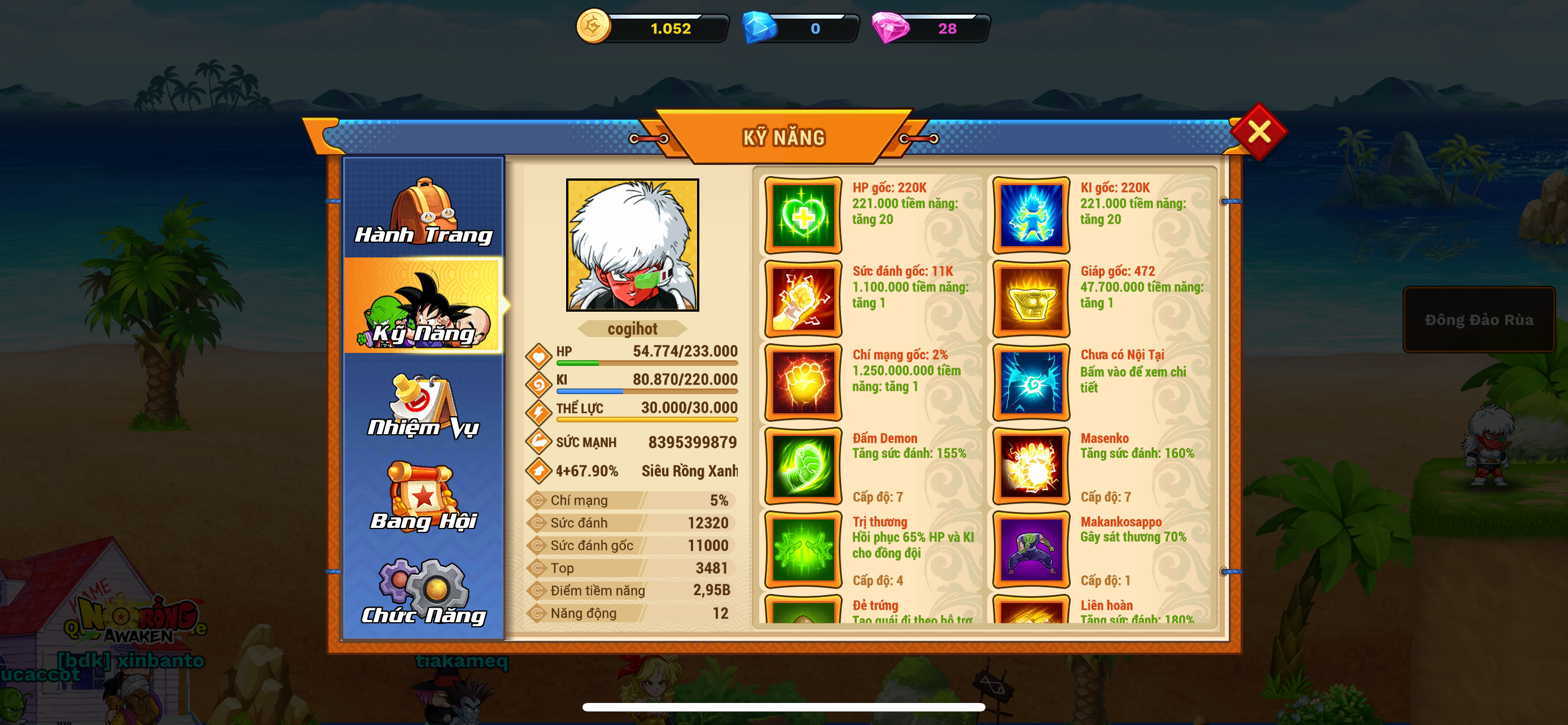Tap the Đông Đảo Rùa location button
This screenshot has width=1568, height=725.
click(x=1478, y=320)
